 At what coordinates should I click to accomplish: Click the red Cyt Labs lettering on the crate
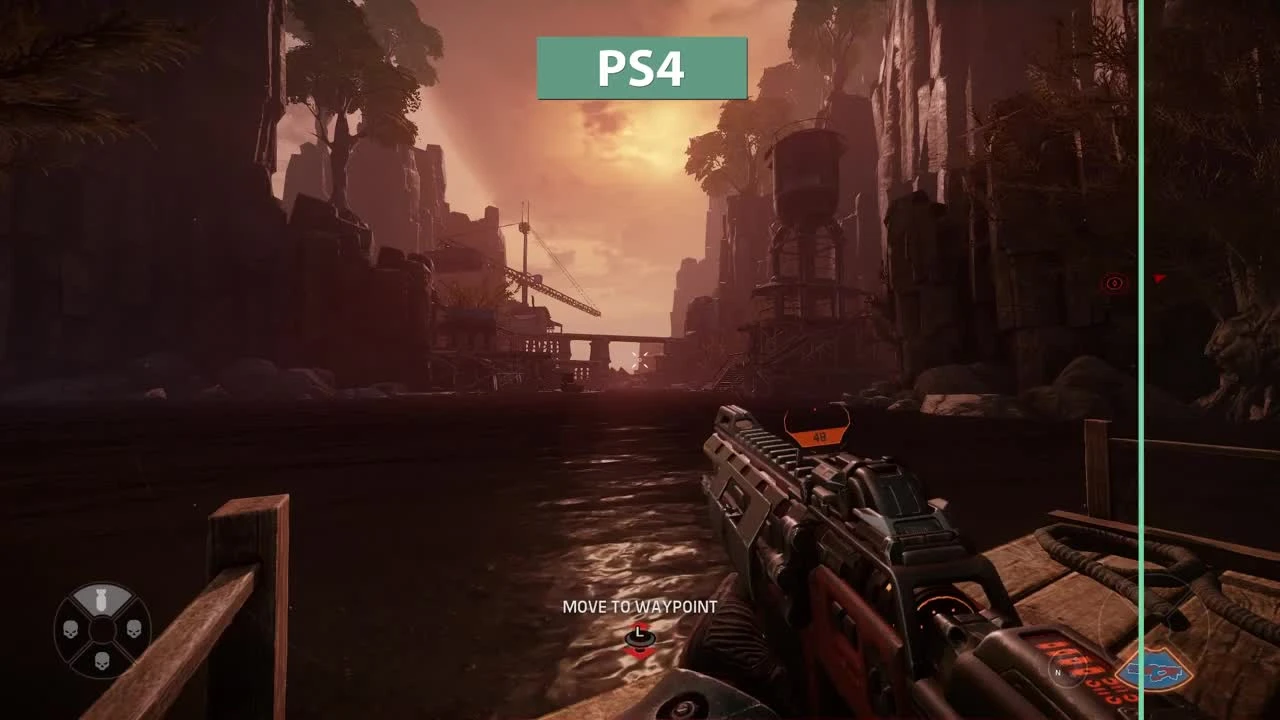[x=1080, y=670]
